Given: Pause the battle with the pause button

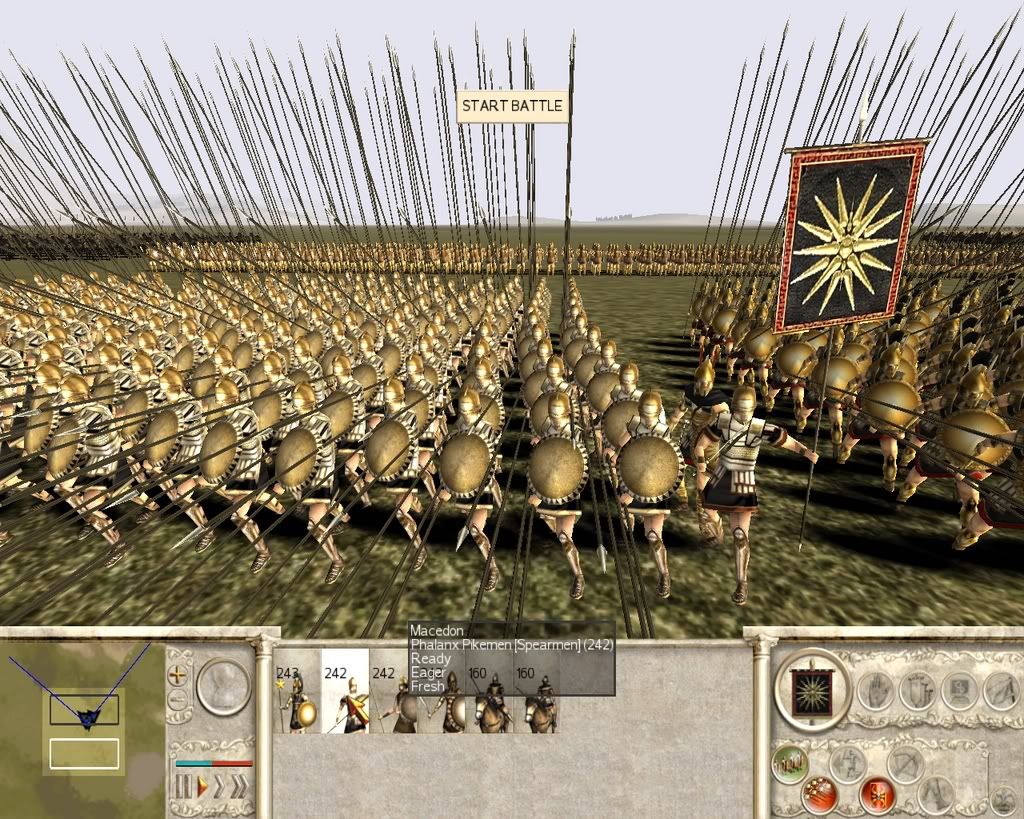Looking at the screenshot, I should [x=183, y=787].
